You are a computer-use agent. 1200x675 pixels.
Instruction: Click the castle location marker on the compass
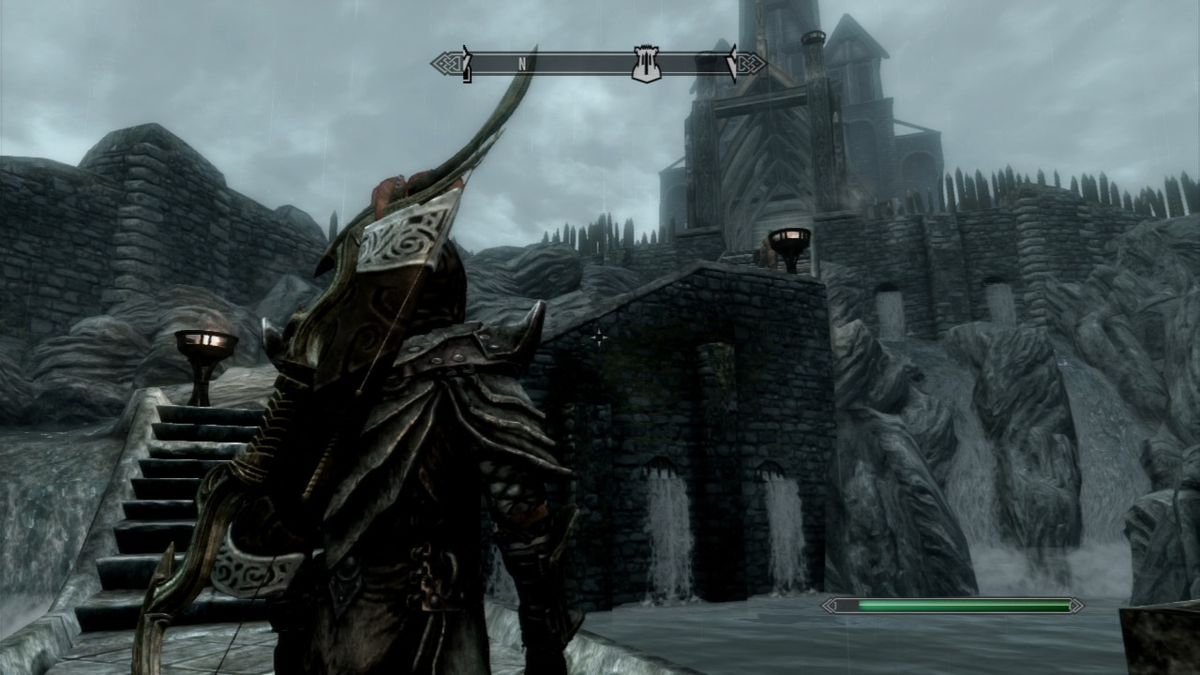point(647,65)
